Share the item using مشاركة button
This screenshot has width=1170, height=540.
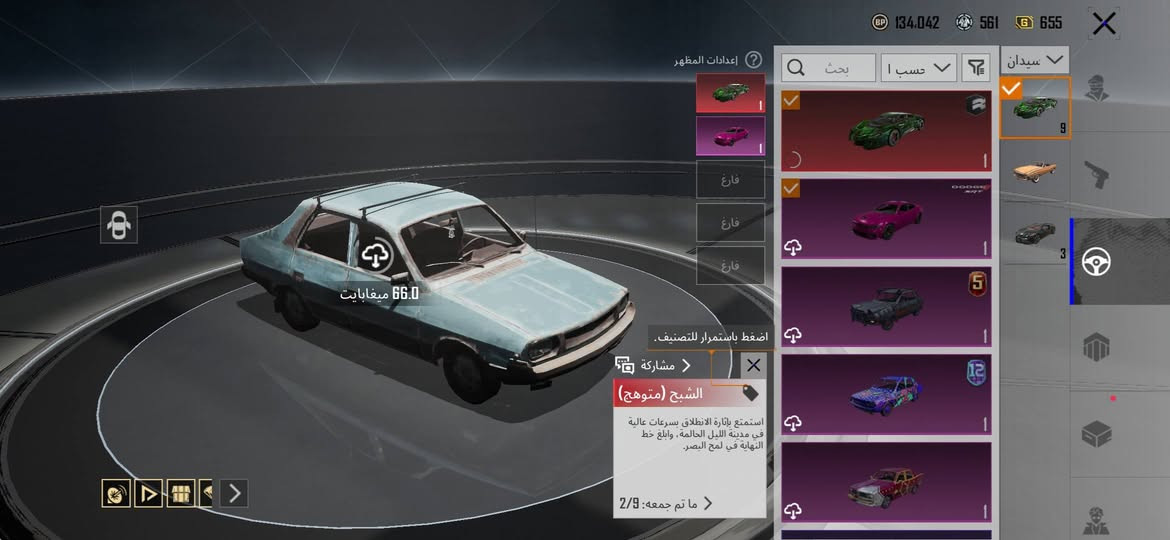click(655, 366)
